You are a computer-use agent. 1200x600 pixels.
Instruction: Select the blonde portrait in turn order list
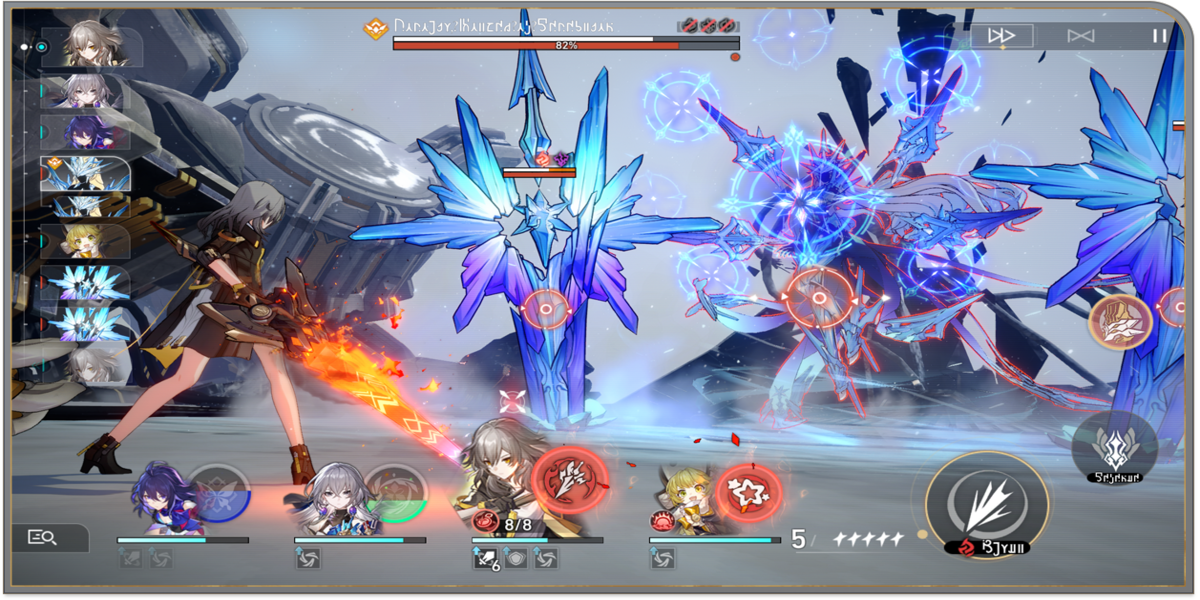[x=85, y=241]
